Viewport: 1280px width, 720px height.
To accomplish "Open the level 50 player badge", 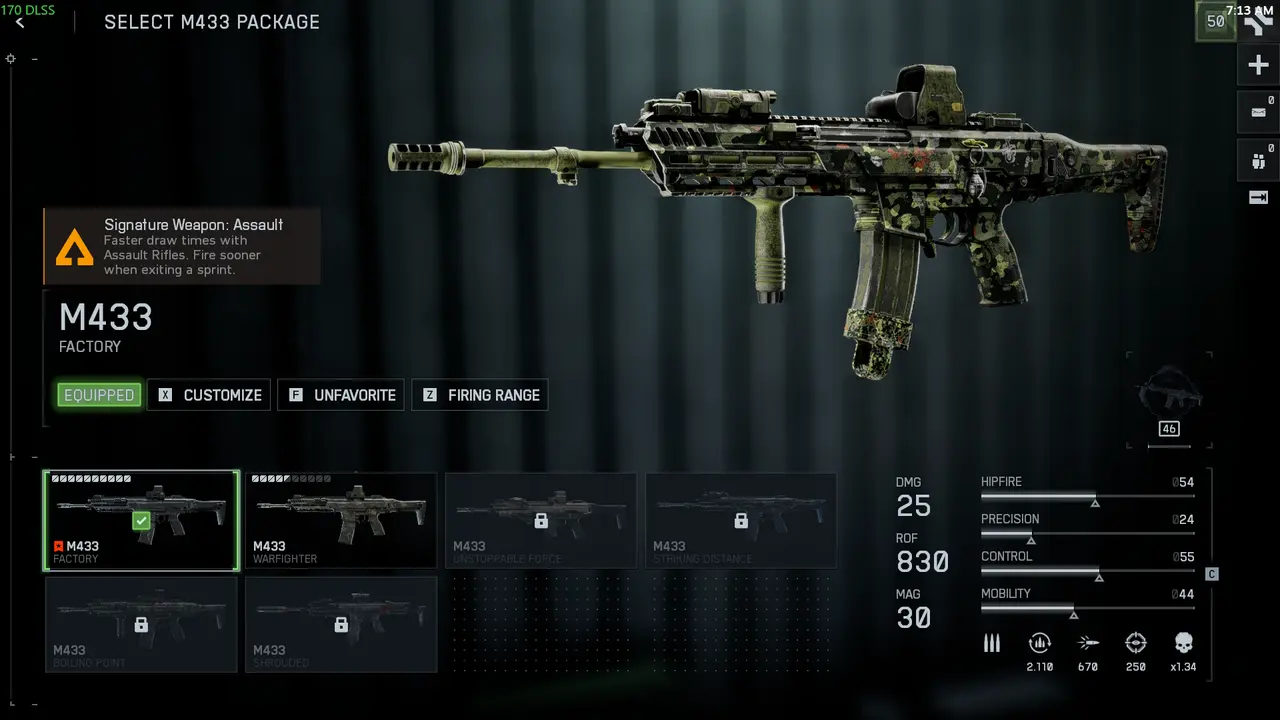I will point(1215,21).
